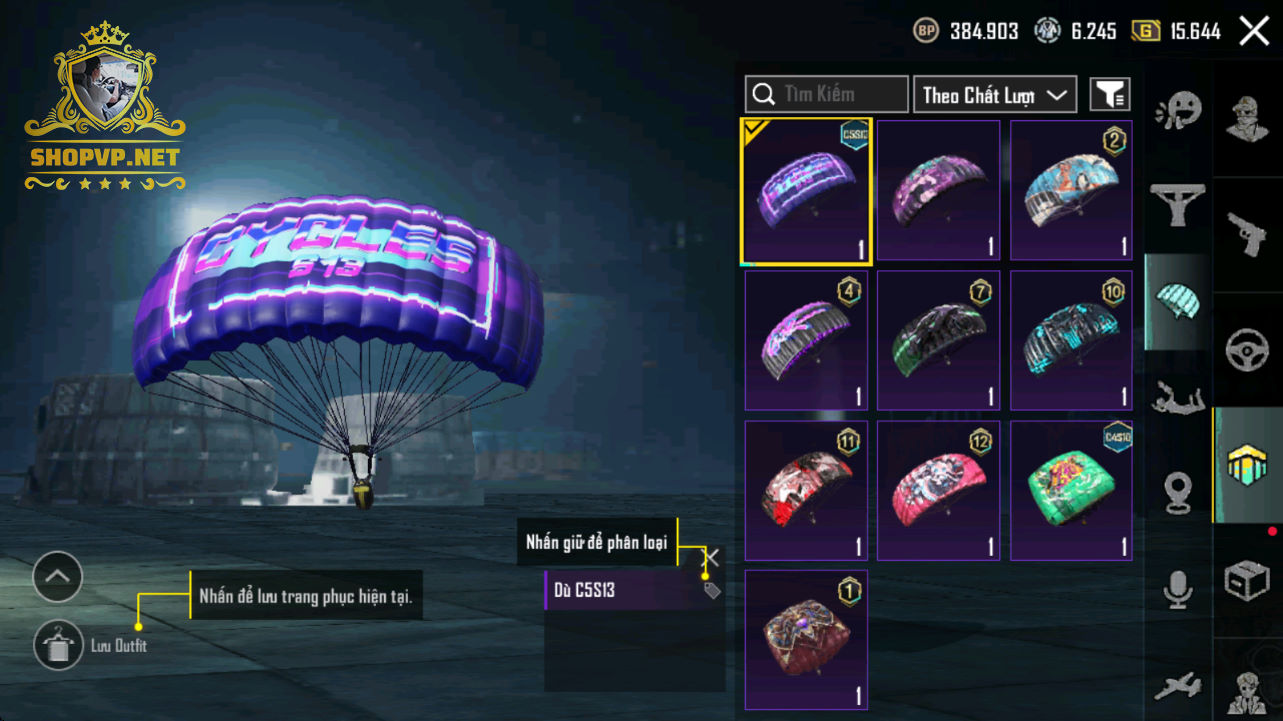Dismiss the Dù C5S13 tooltip with X

(712, 558)
